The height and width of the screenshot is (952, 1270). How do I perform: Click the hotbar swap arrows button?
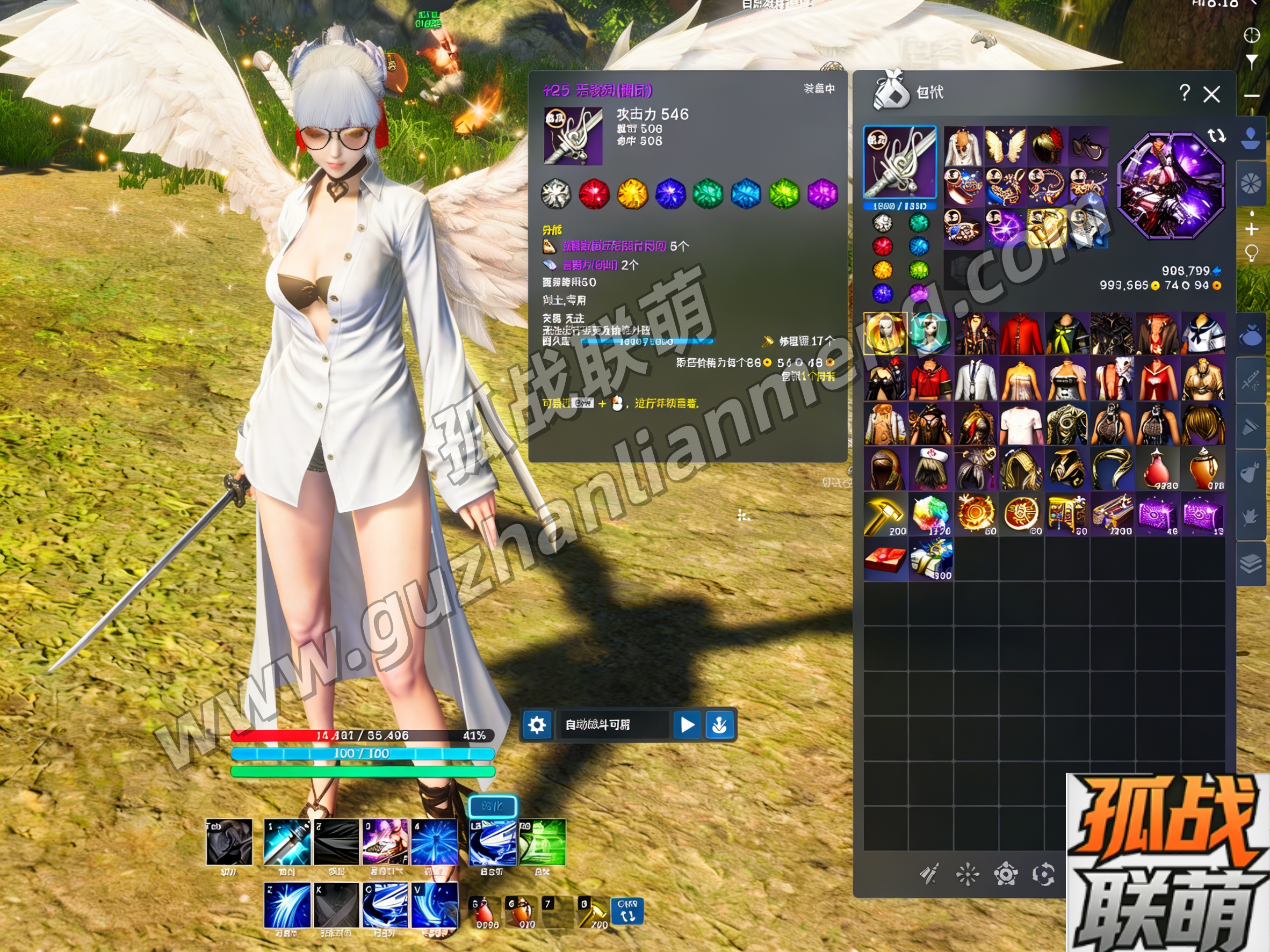pos(627,911)
